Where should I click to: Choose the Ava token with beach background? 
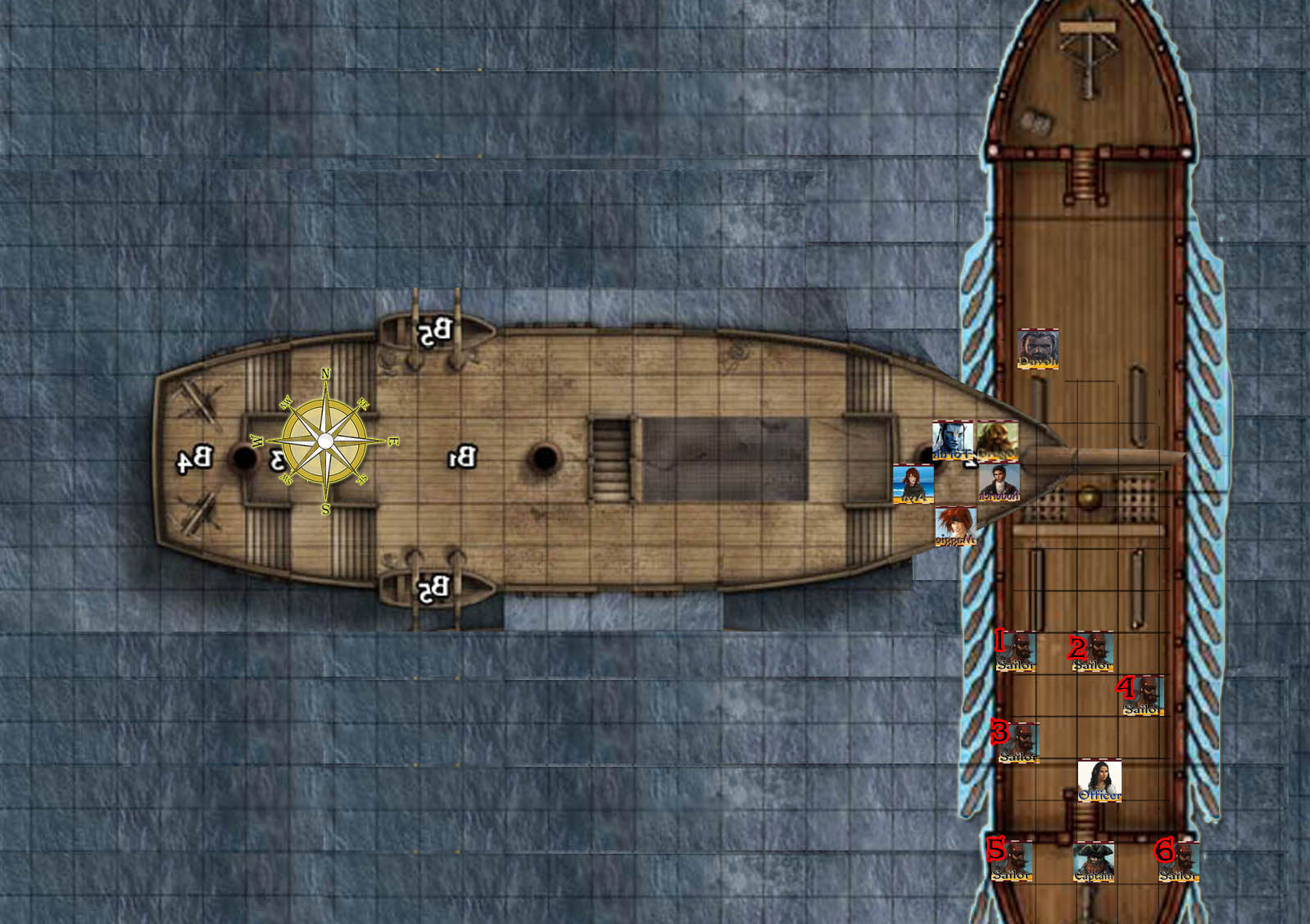pos(913,483)
